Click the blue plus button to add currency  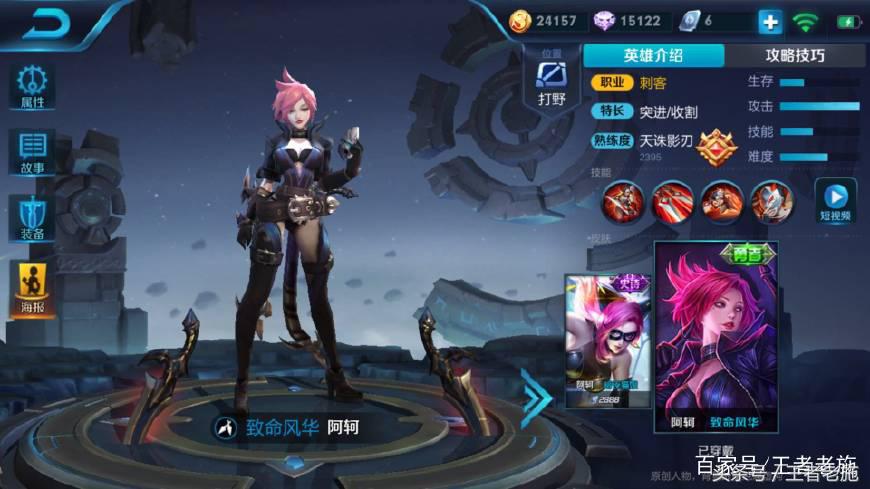[x=770, y=21]
